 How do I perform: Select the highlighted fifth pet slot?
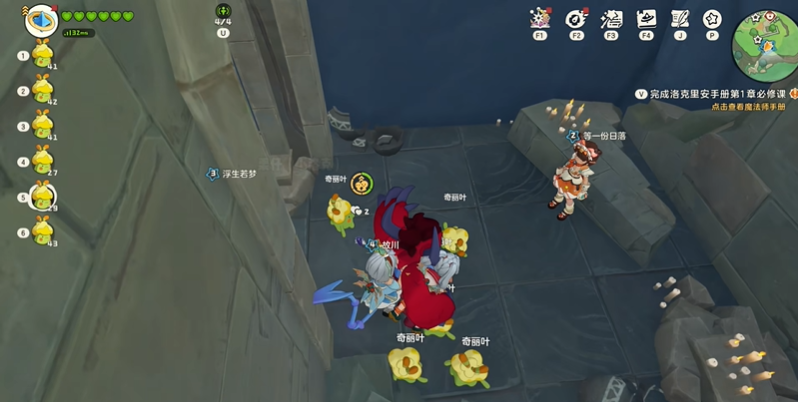[42, 197]
